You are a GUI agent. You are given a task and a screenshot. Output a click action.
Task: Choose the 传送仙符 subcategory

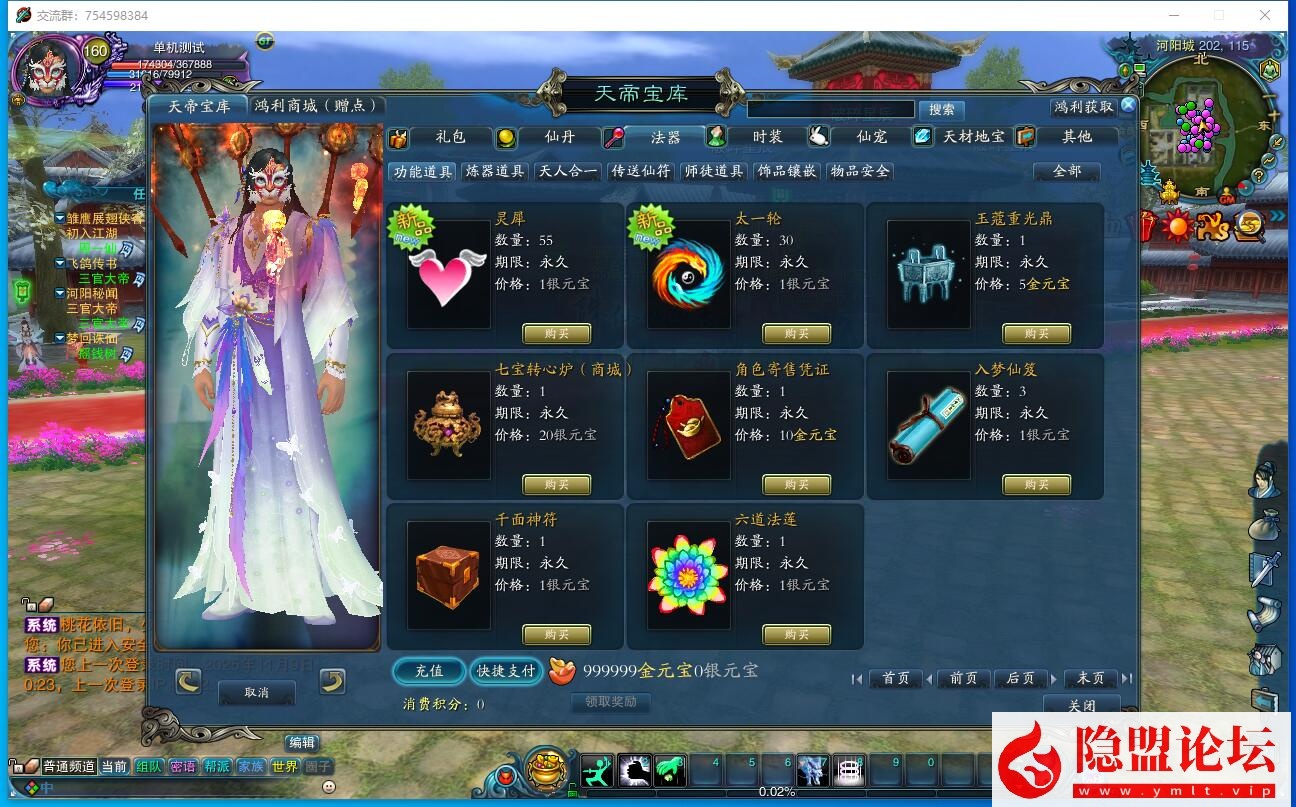click(641, 171)
